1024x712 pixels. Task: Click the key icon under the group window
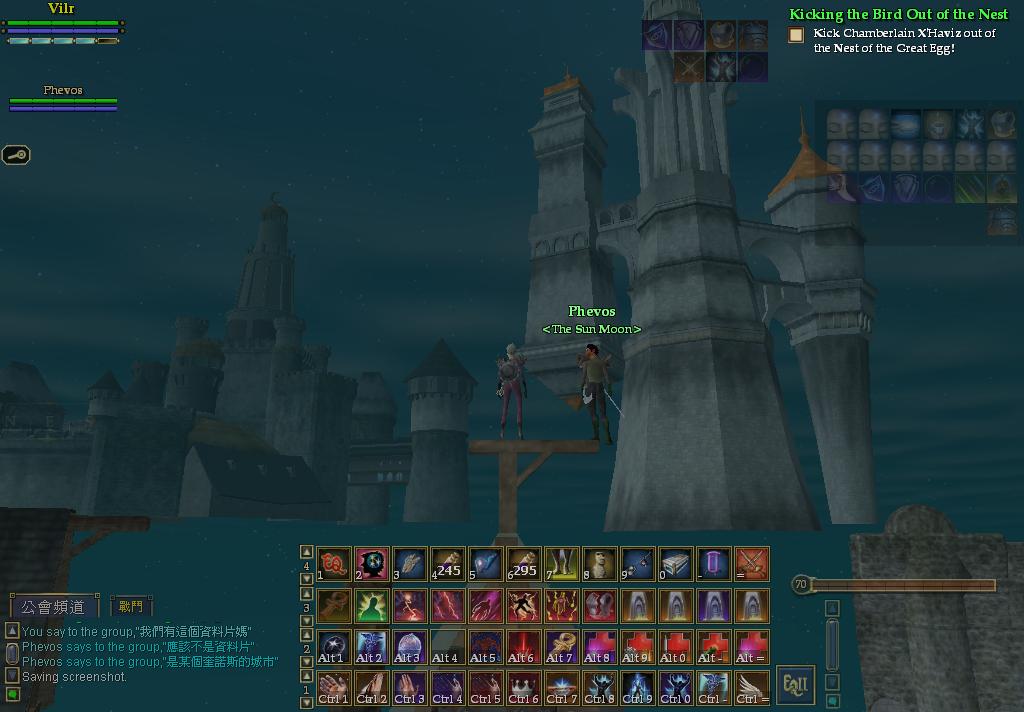pos(17,155)
